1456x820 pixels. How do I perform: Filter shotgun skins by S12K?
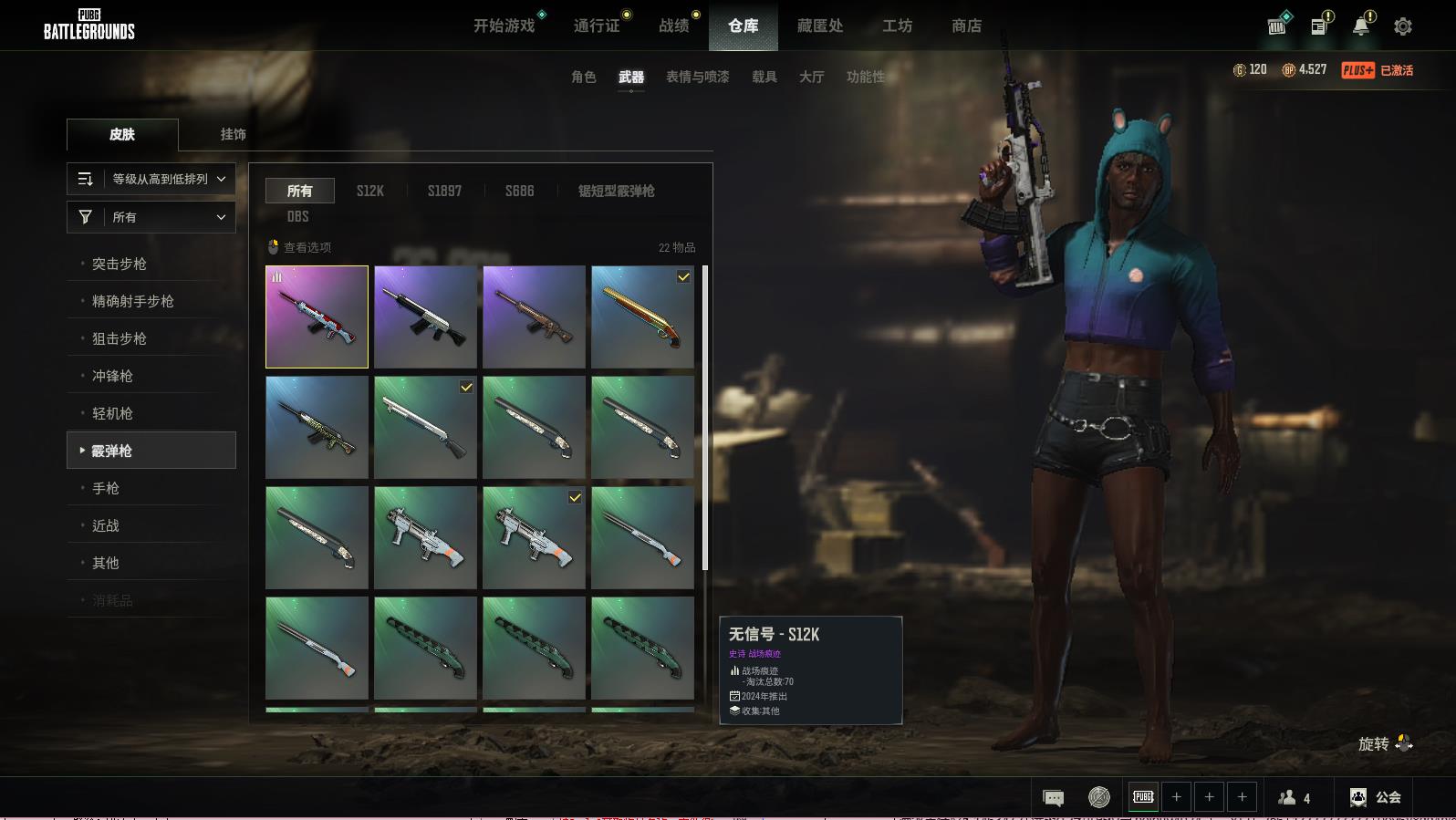point(370,191)
